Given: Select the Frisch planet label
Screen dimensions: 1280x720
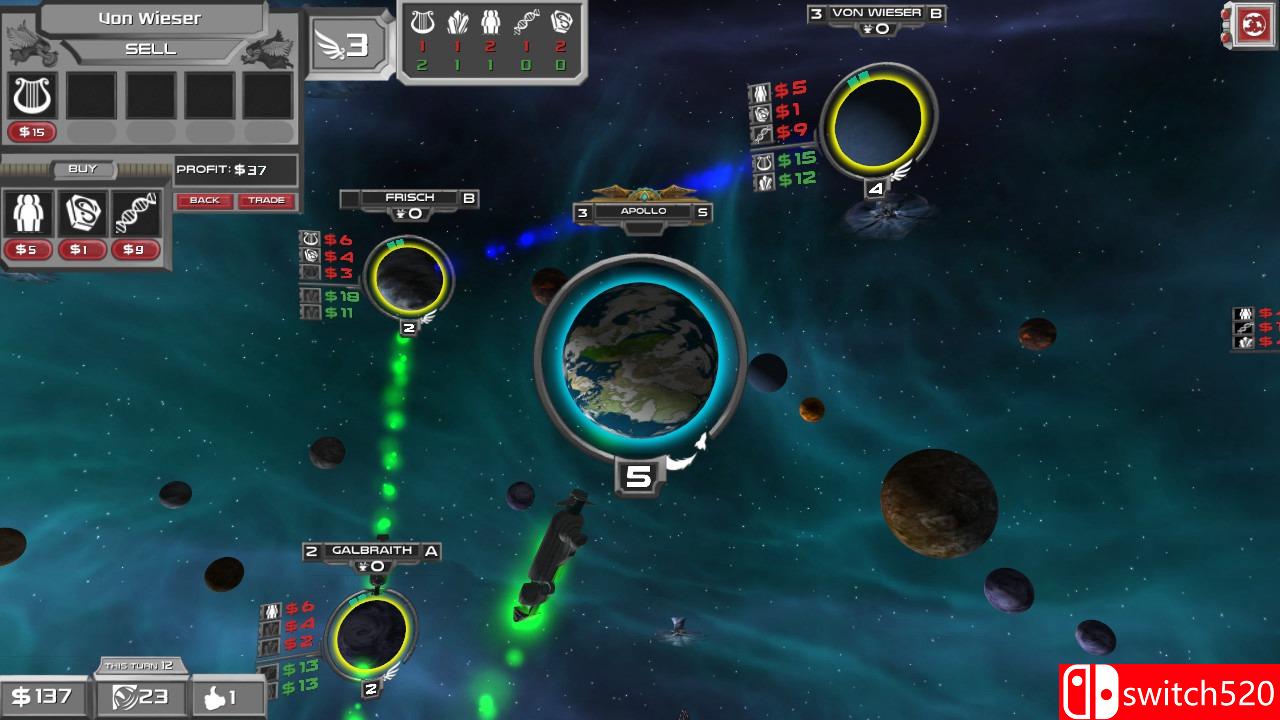Looking at the screenshot, I should (x=410, y=198).
